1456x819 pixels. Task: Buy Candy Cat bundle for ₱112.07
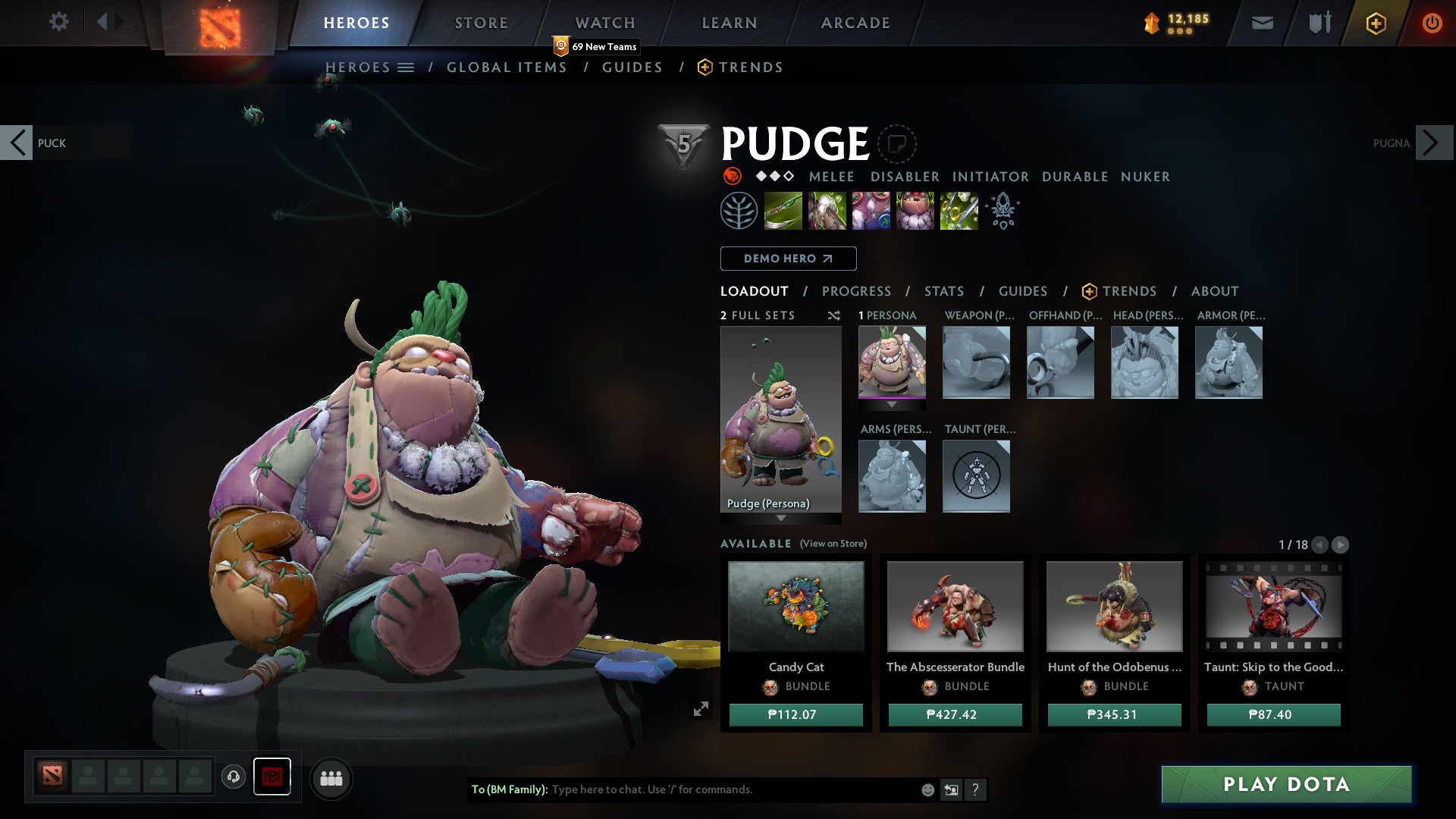click(795, 714)
